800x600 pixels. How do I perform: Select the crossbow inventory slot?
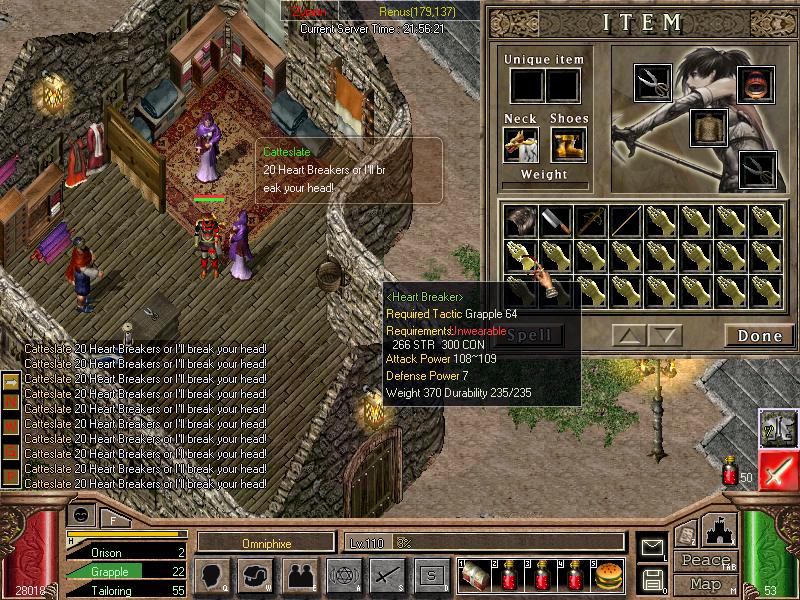(590, 221)
